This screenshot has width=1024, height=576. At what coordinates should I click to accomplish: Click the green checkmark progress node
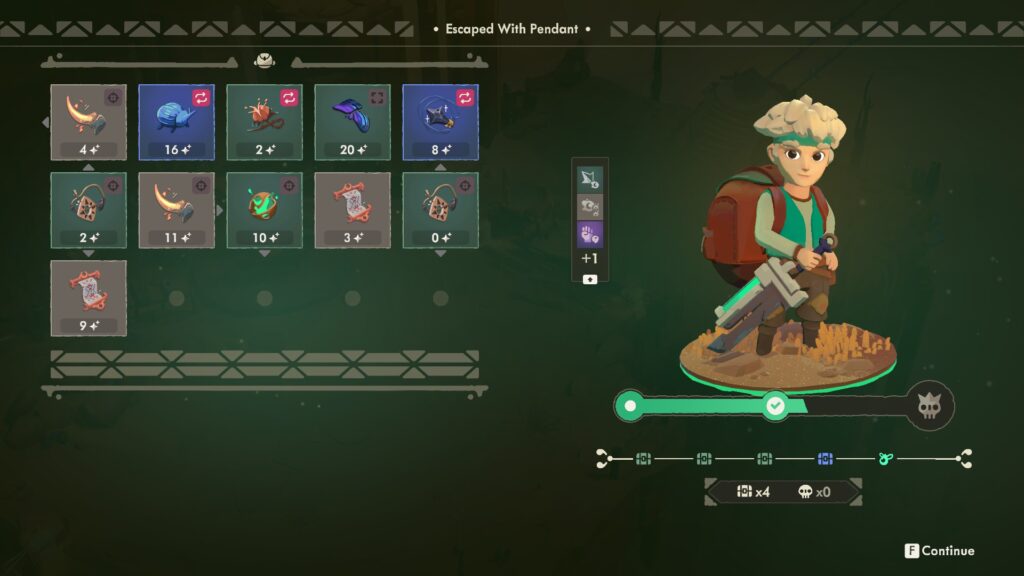[775, 406]
